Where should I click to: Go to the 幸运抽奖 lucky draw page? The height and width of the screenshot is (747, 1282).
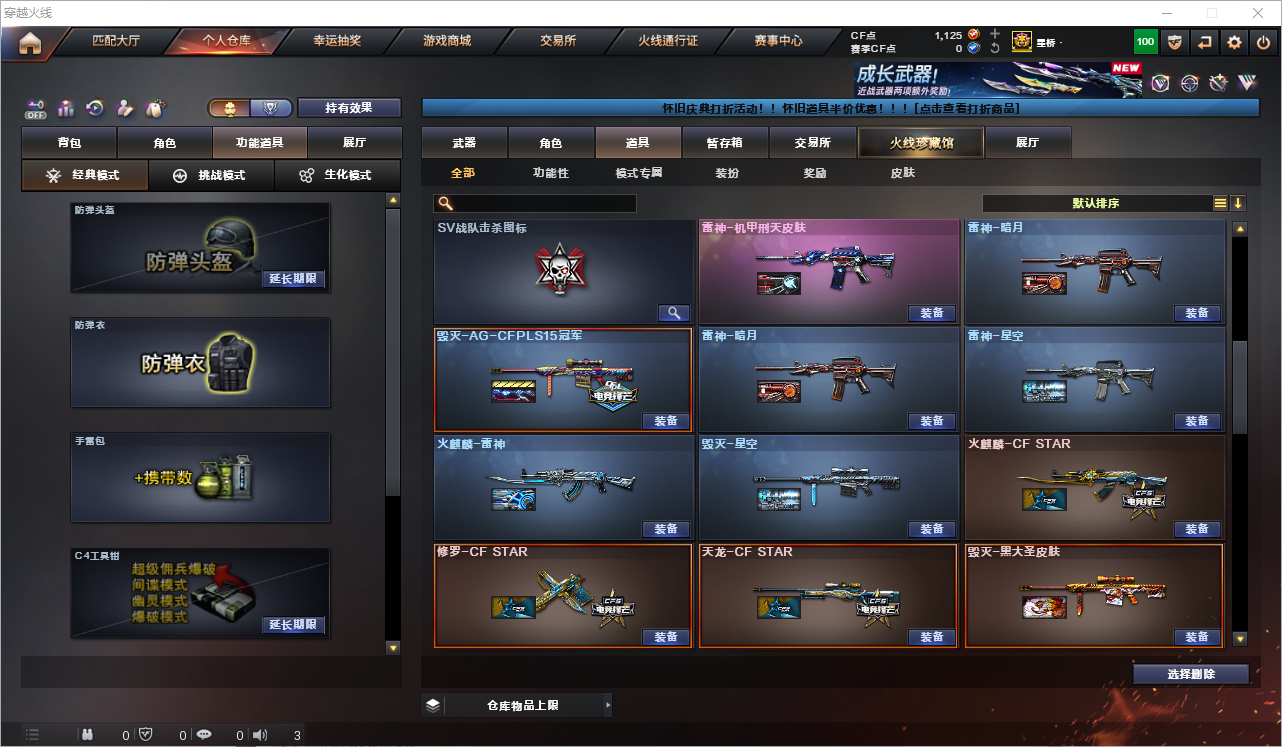(x=337, y=41)
